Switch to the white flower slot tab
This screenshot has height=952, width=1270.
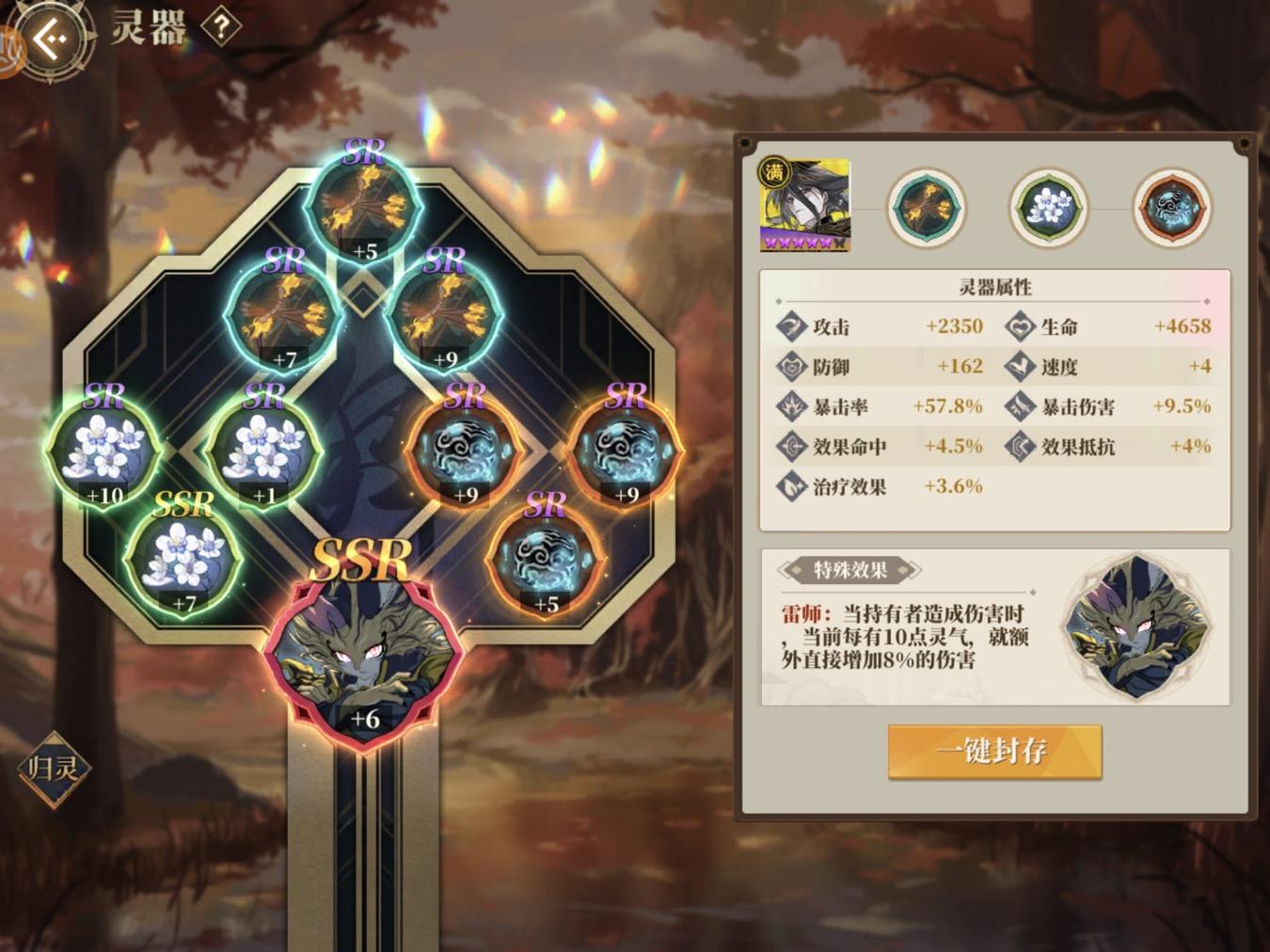click(1047, 207)
